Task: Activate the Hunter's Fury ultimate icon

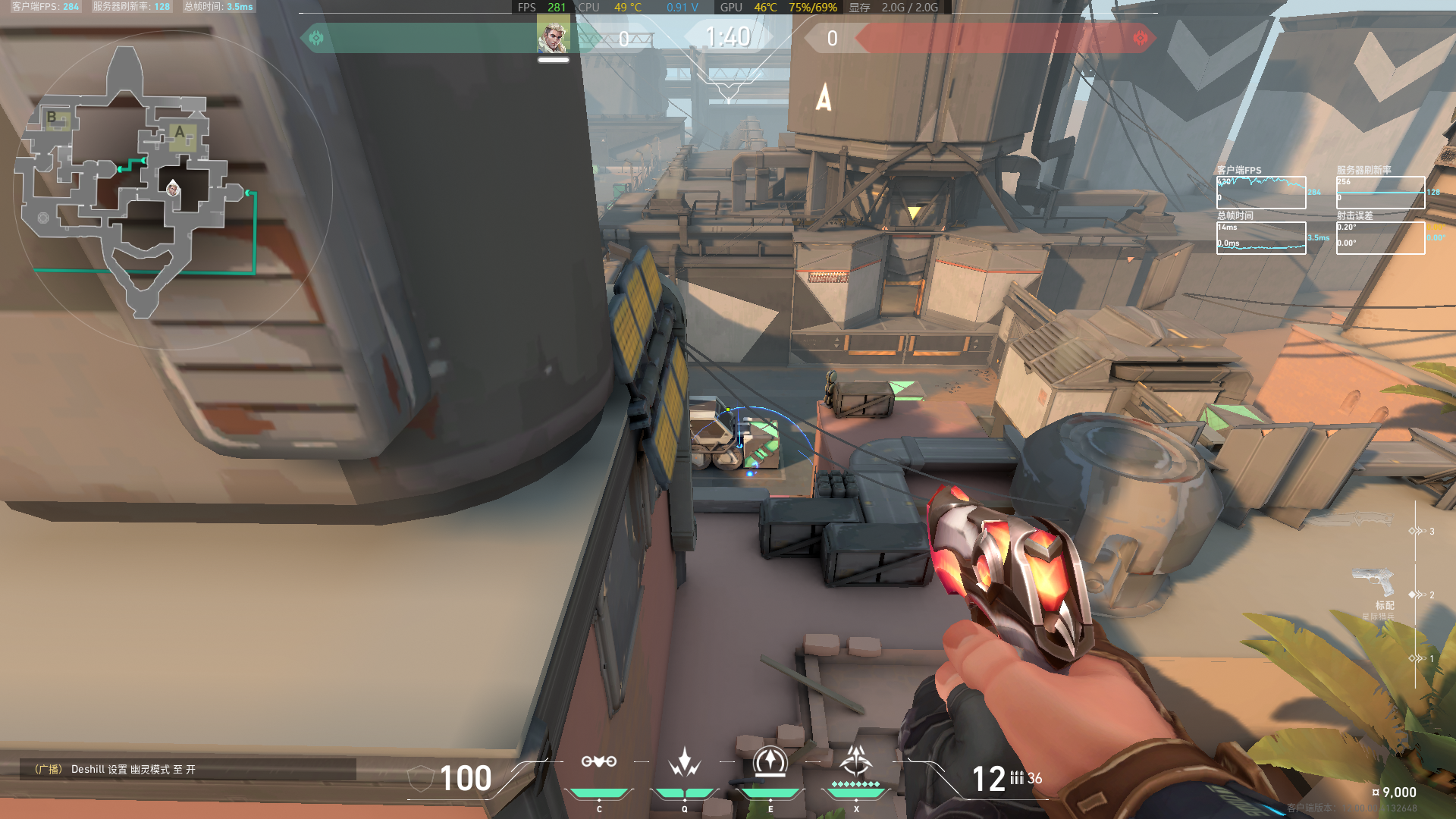Action: pos(856,760)
